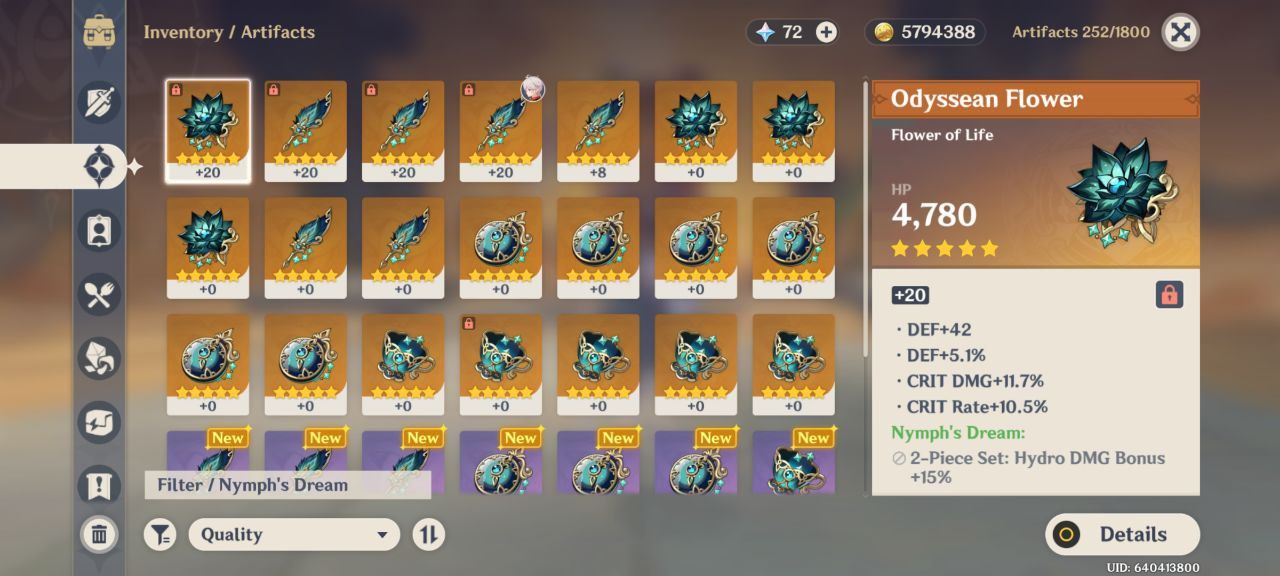Screen dimensions: 1280x576
Task: Click the backpack inventory icon
Action: point(99,32)
